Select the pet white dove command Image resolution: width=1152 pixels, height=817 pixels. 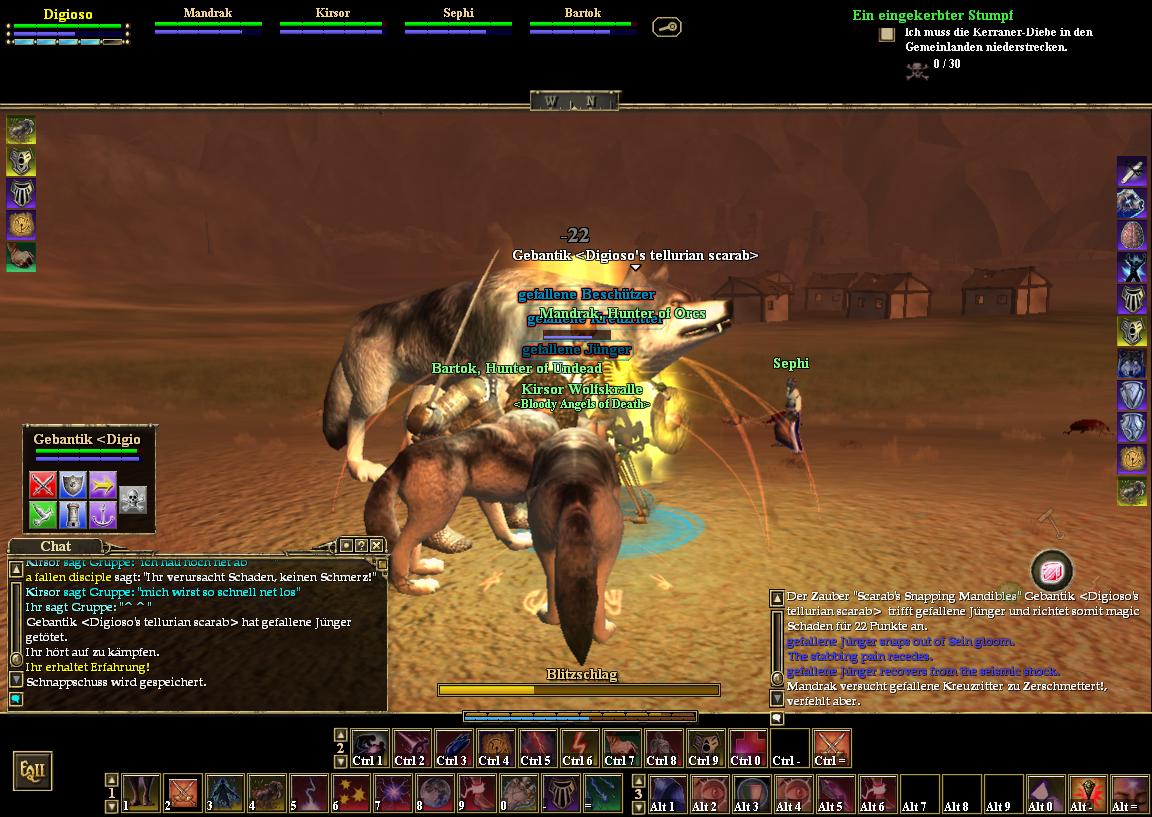(42, 515)
